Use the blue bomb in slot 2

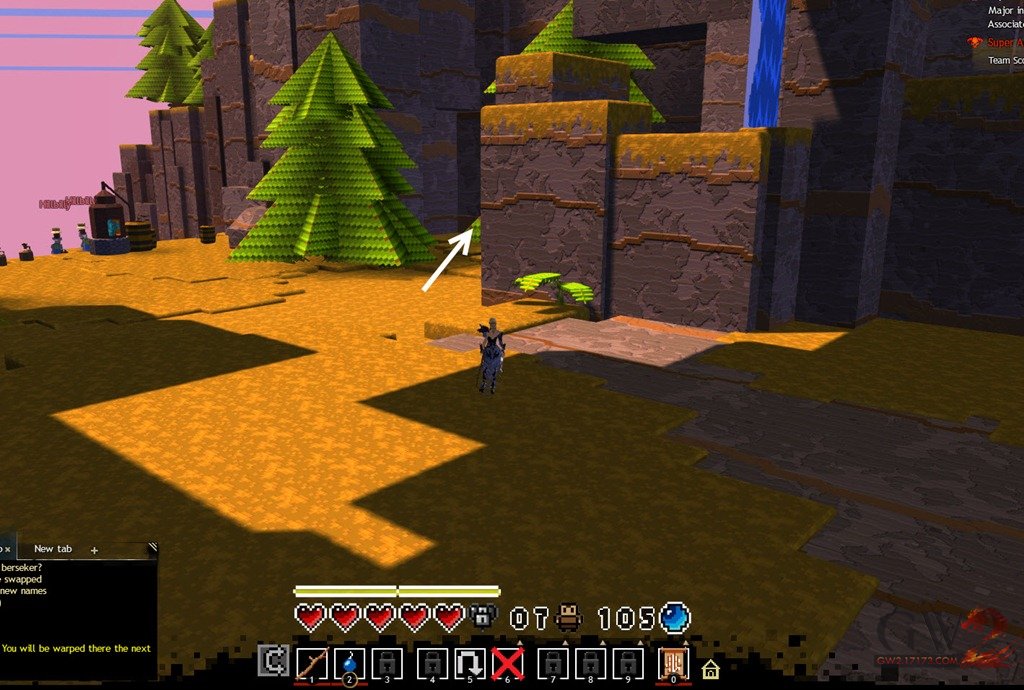351,663
